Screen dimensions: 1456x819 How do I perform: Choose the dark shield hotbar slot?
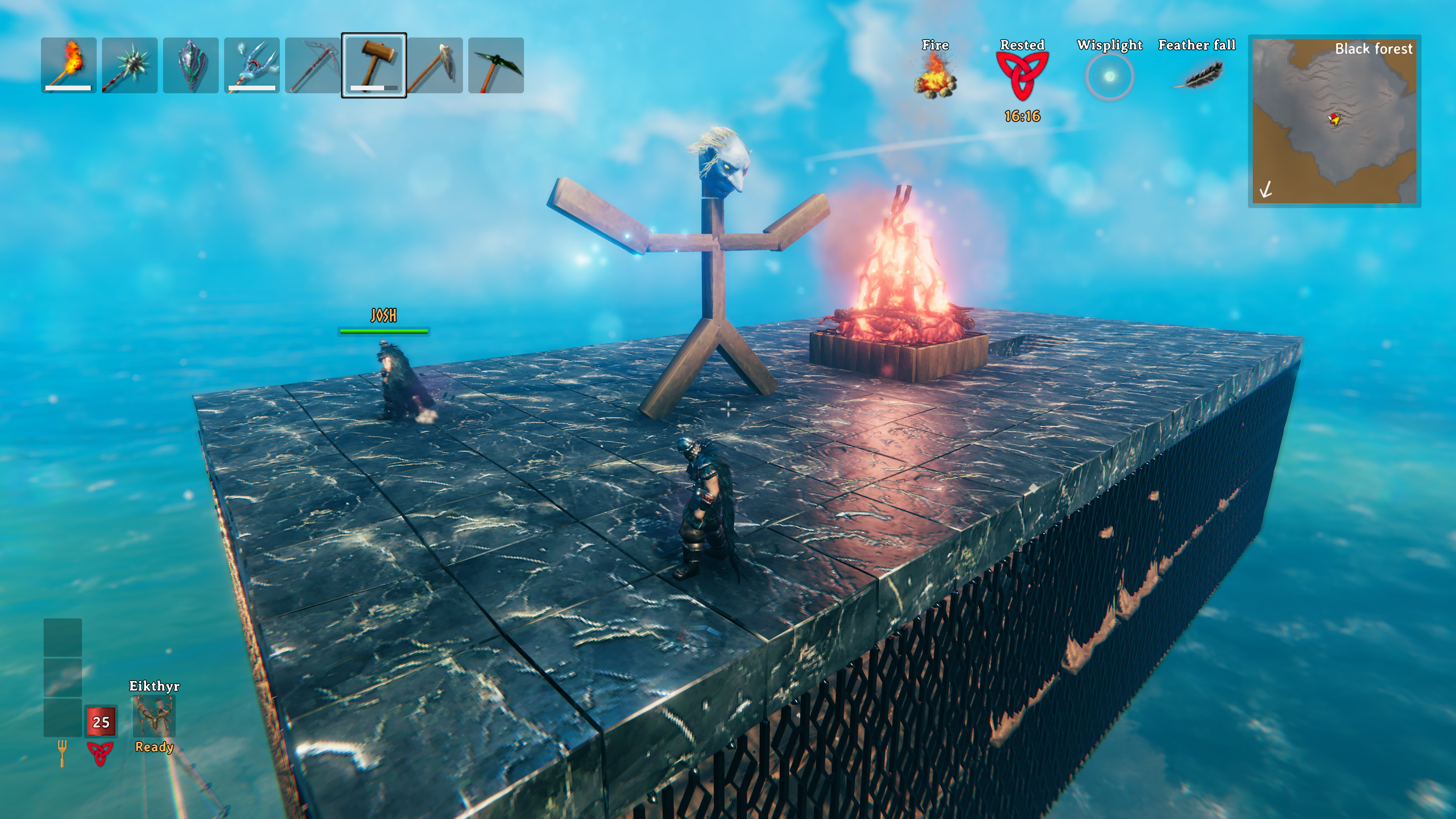coord(191,65)
